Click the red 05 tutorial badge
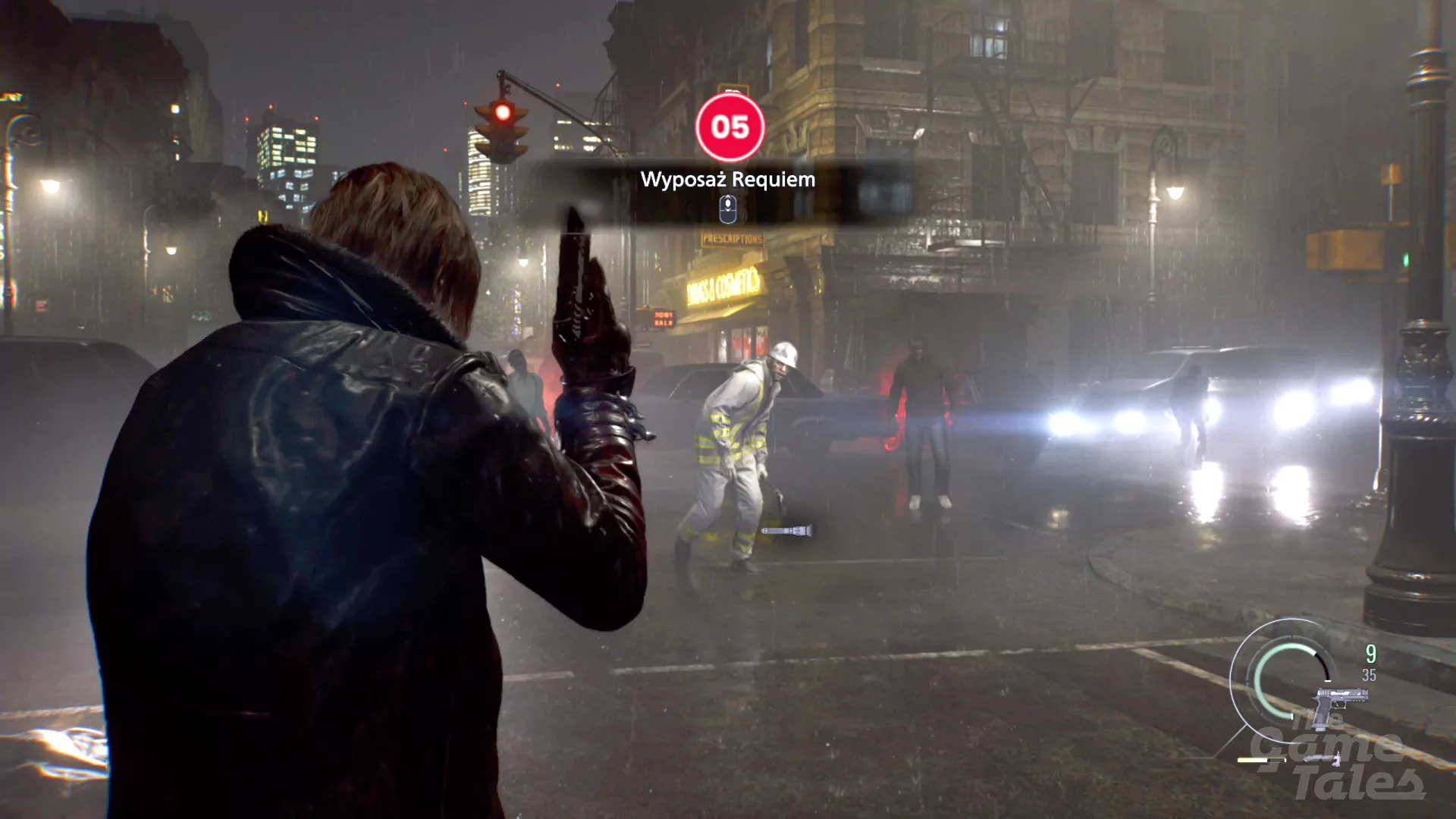The width and height of the screenshot is (1456, 819). click(x=730, y=128)
